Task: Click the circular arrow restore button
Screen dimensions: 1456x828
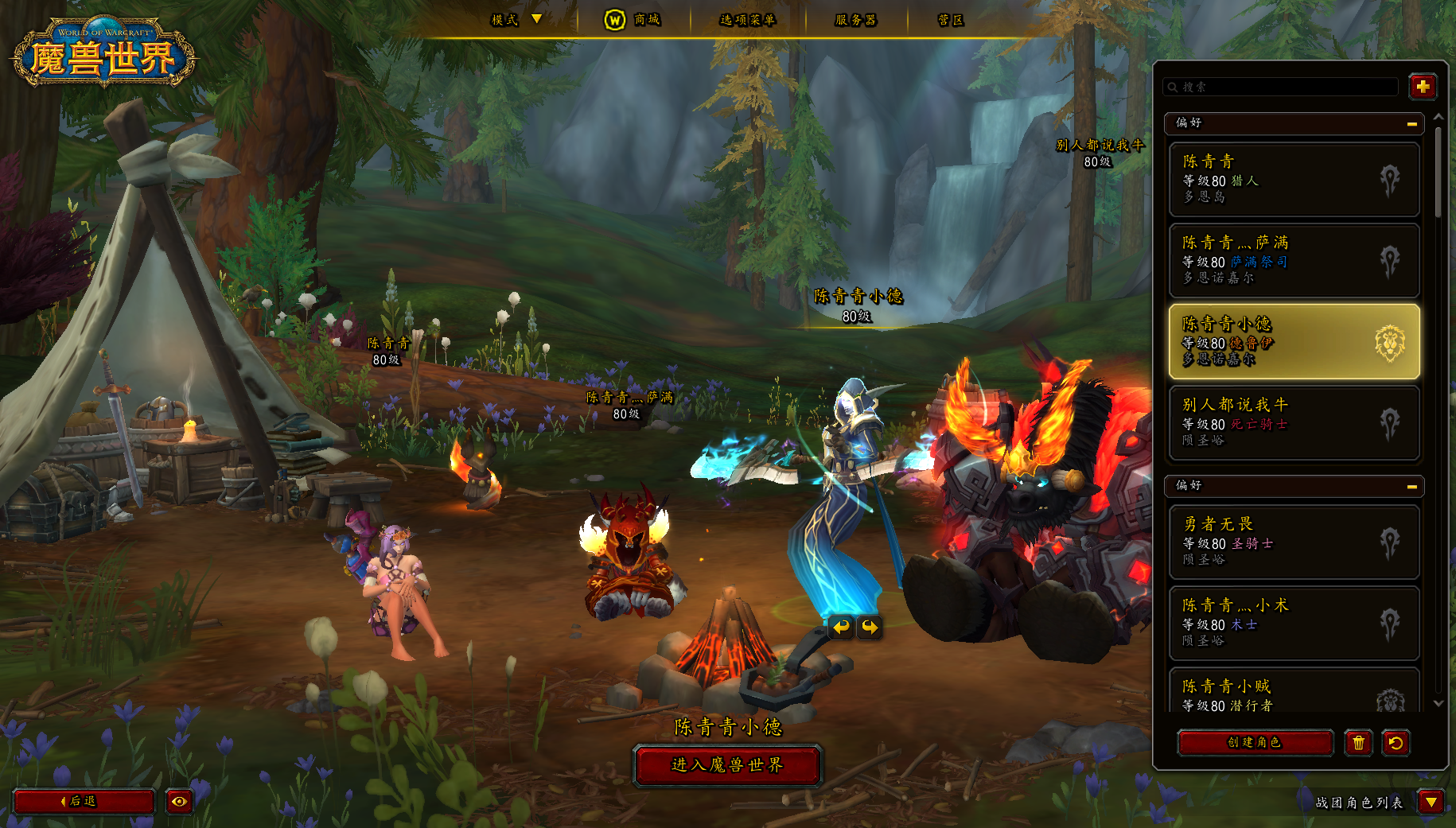Action: (x=1396, y=743)
